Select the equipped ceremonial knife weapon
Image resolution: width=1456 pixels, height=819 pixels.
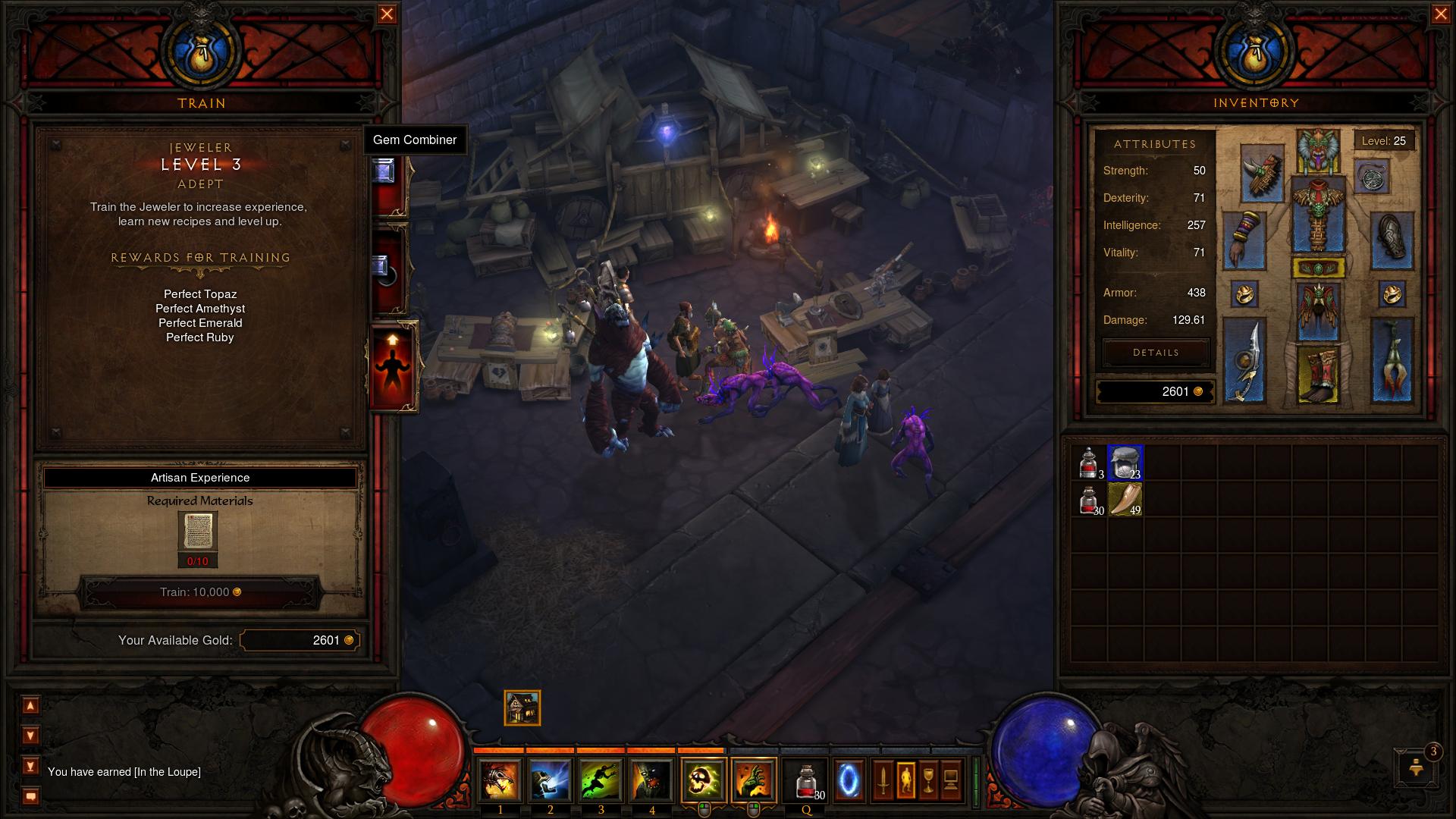pos(1244,361)
